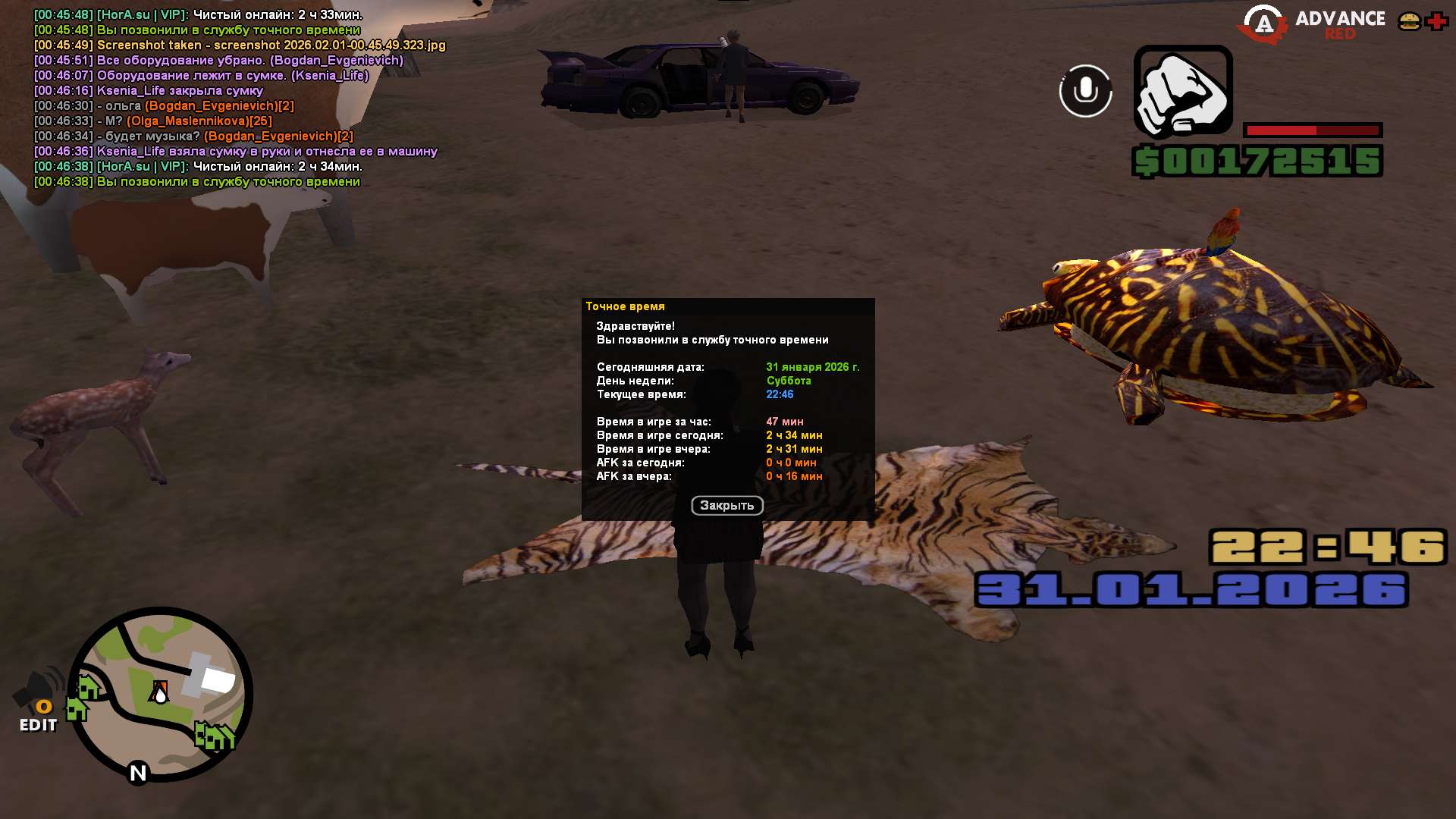The image size is (1456, 819).
Task: Click the circular minimap
Action: click(x=161, y=694)
